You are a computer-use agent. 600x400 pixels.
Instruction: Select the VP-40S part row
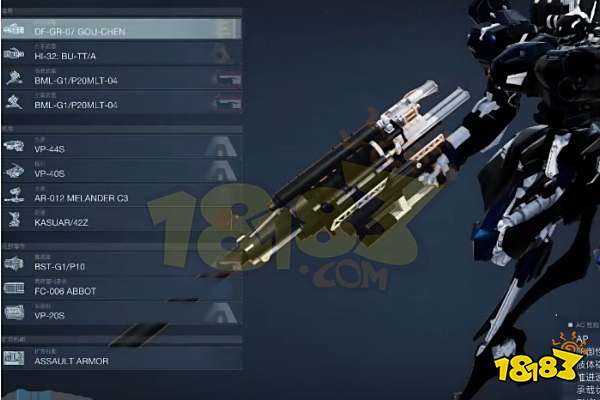[120, 171]
